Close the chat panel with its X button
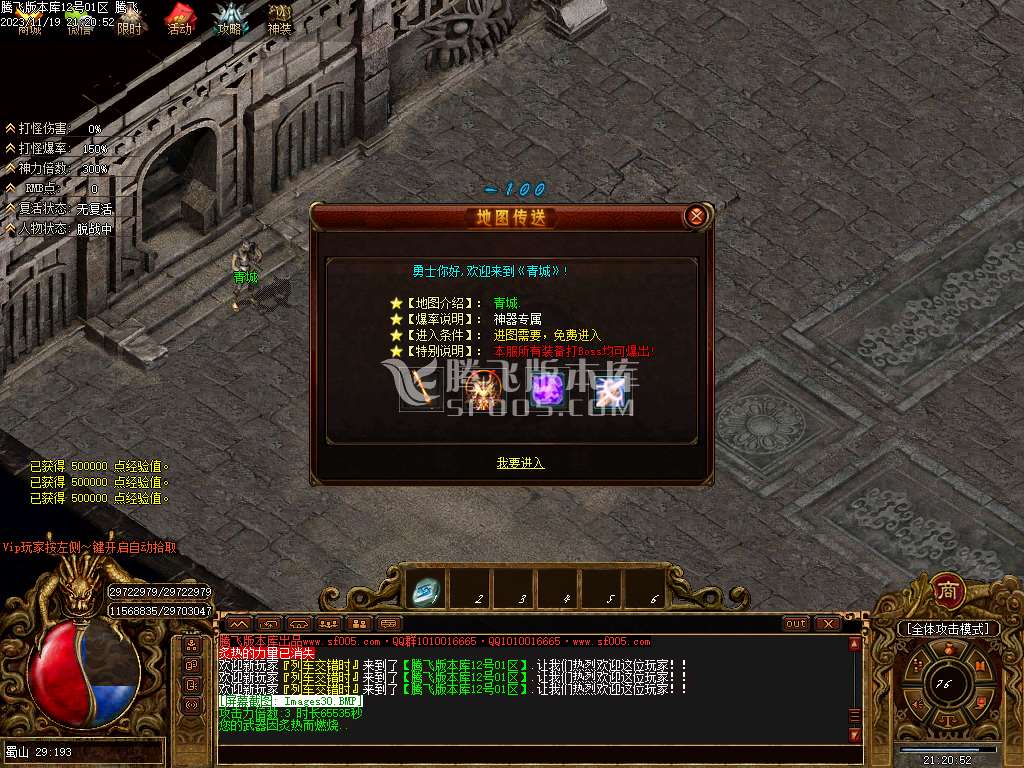Viewport: 1024px width, 768px height. pos(827,624)
